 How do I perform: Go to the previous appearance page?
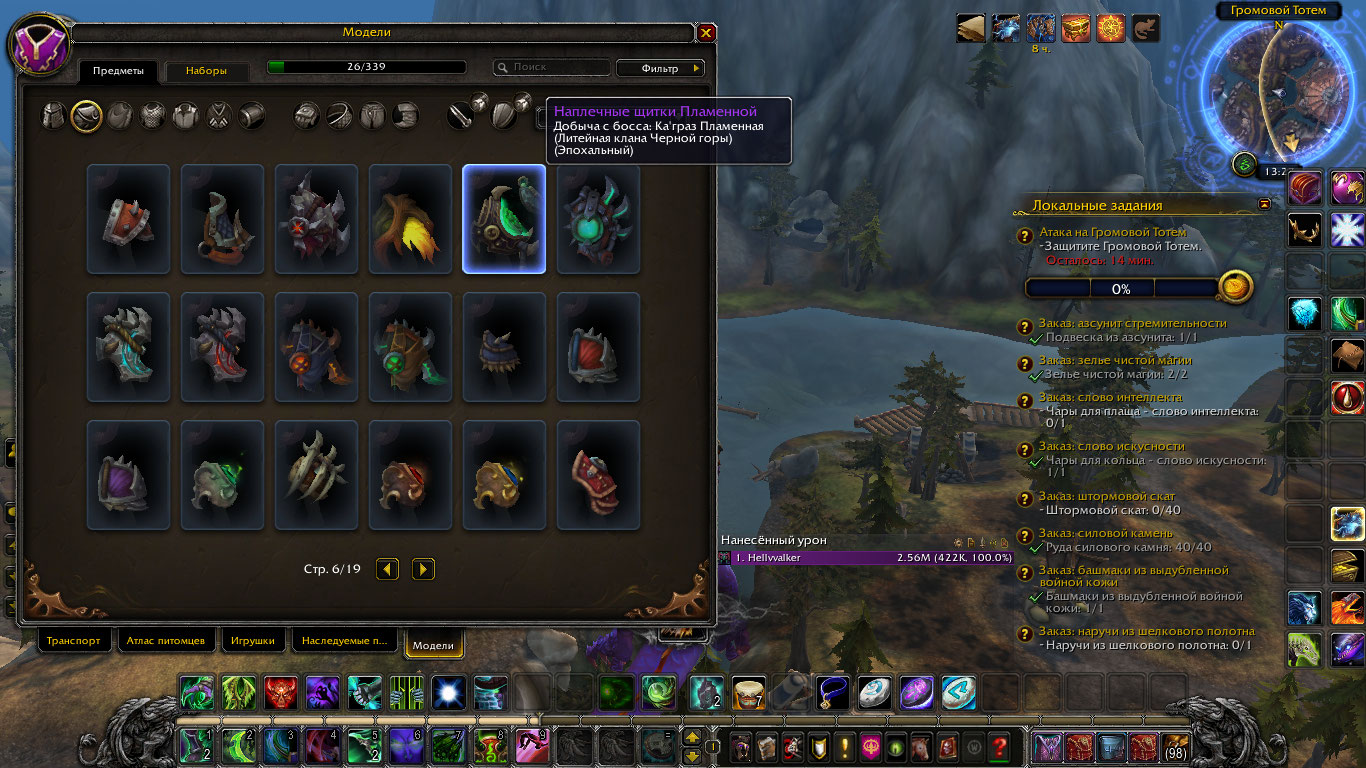tap(388, 569)
